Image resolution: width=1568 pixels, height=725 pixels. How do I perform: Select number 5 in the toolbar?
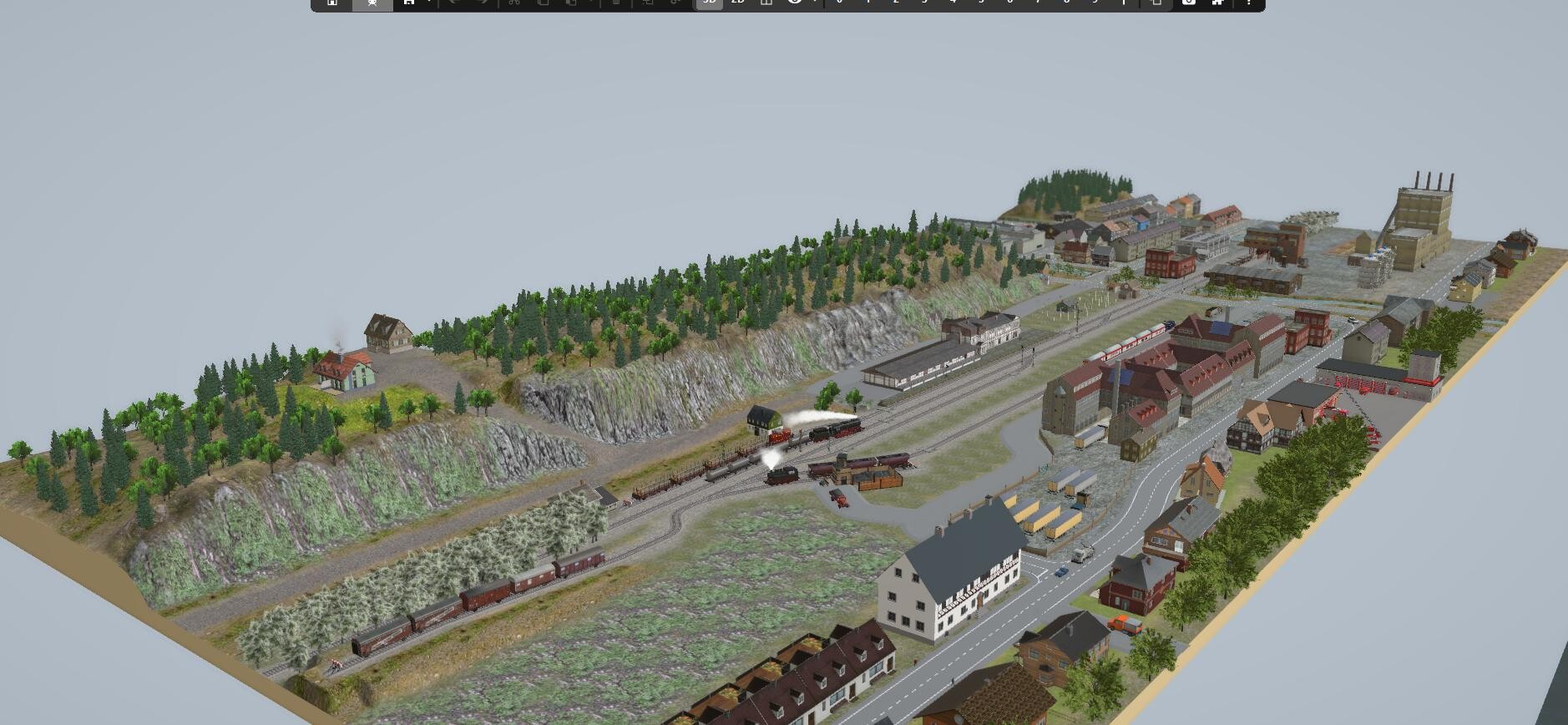[981, 3]
